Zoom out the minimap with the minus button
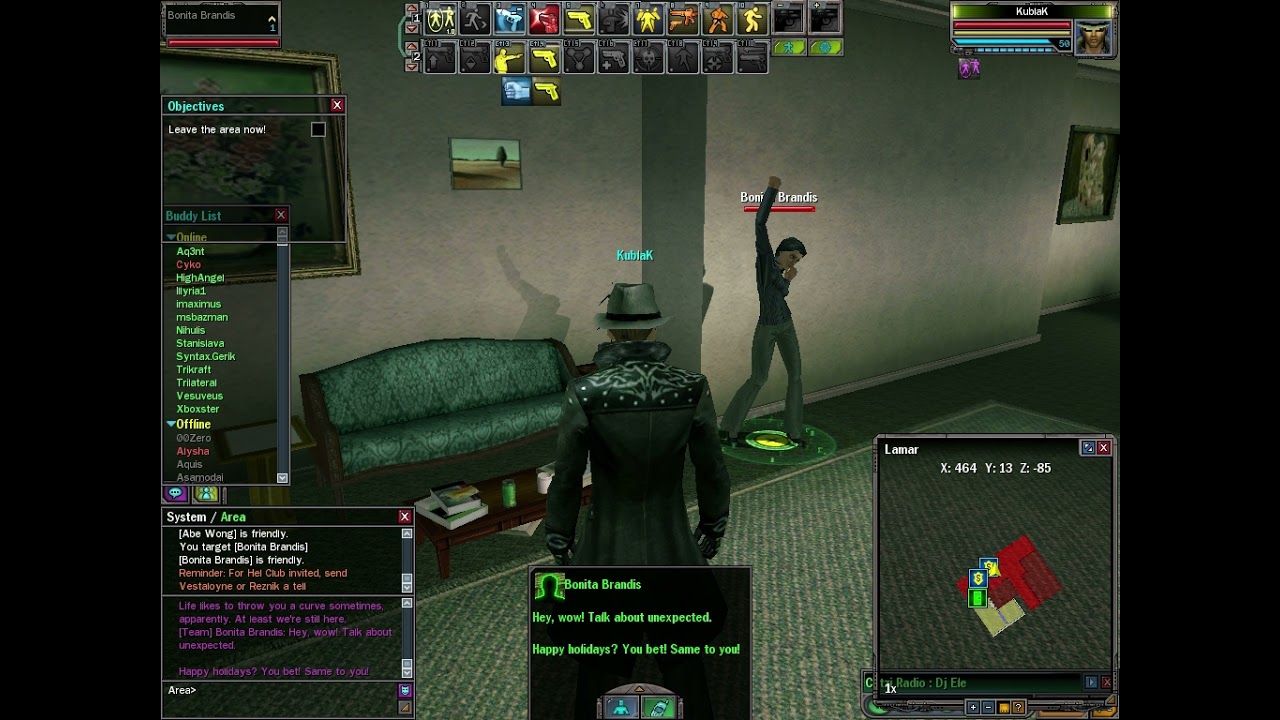1280x720 pixels. 988,707
